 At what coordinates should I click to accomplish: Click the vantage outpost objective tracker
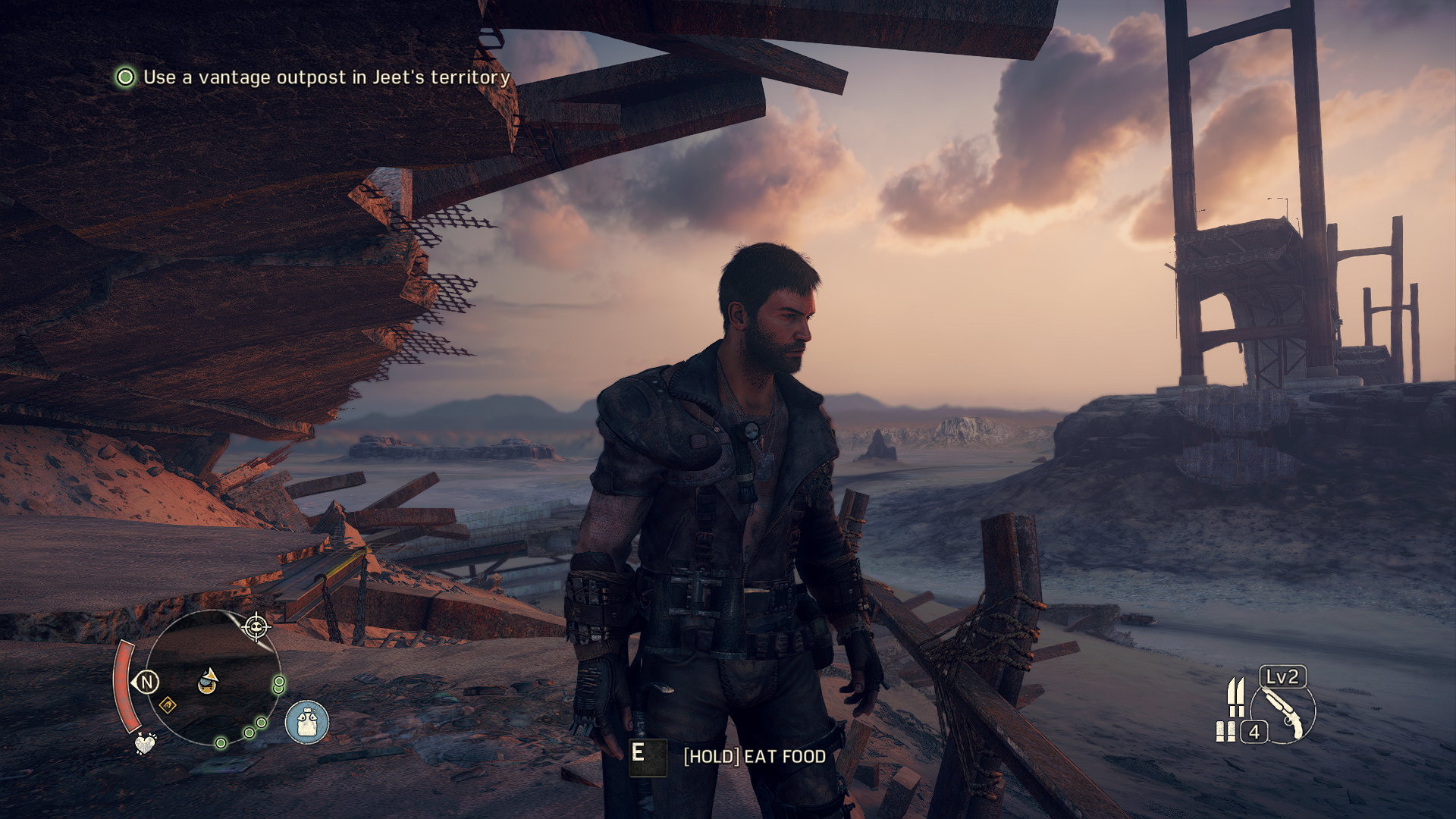(x=312, y=77)
